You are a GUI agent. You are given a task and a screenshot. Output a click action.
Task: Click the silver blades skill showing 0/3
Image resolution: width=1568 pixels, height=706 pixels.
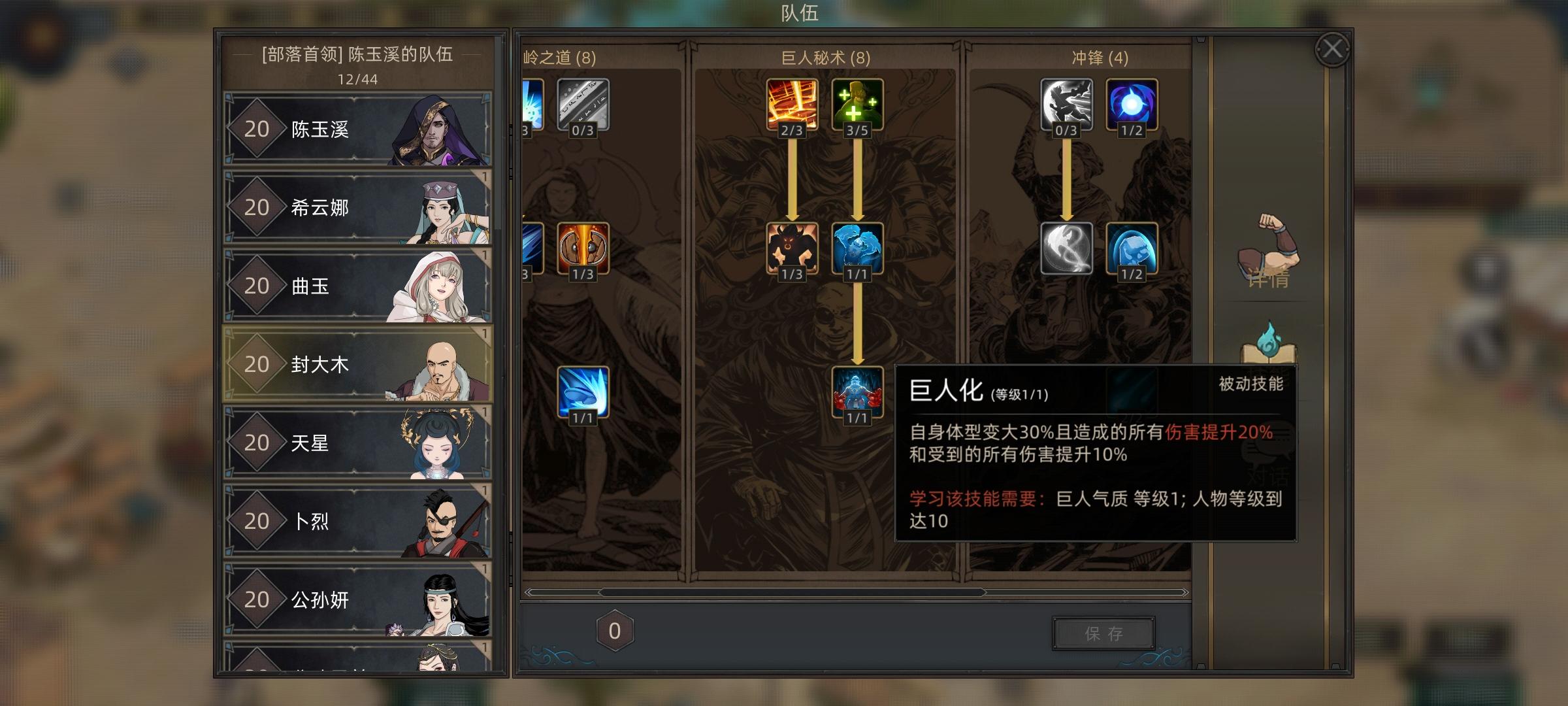(583, 103)
